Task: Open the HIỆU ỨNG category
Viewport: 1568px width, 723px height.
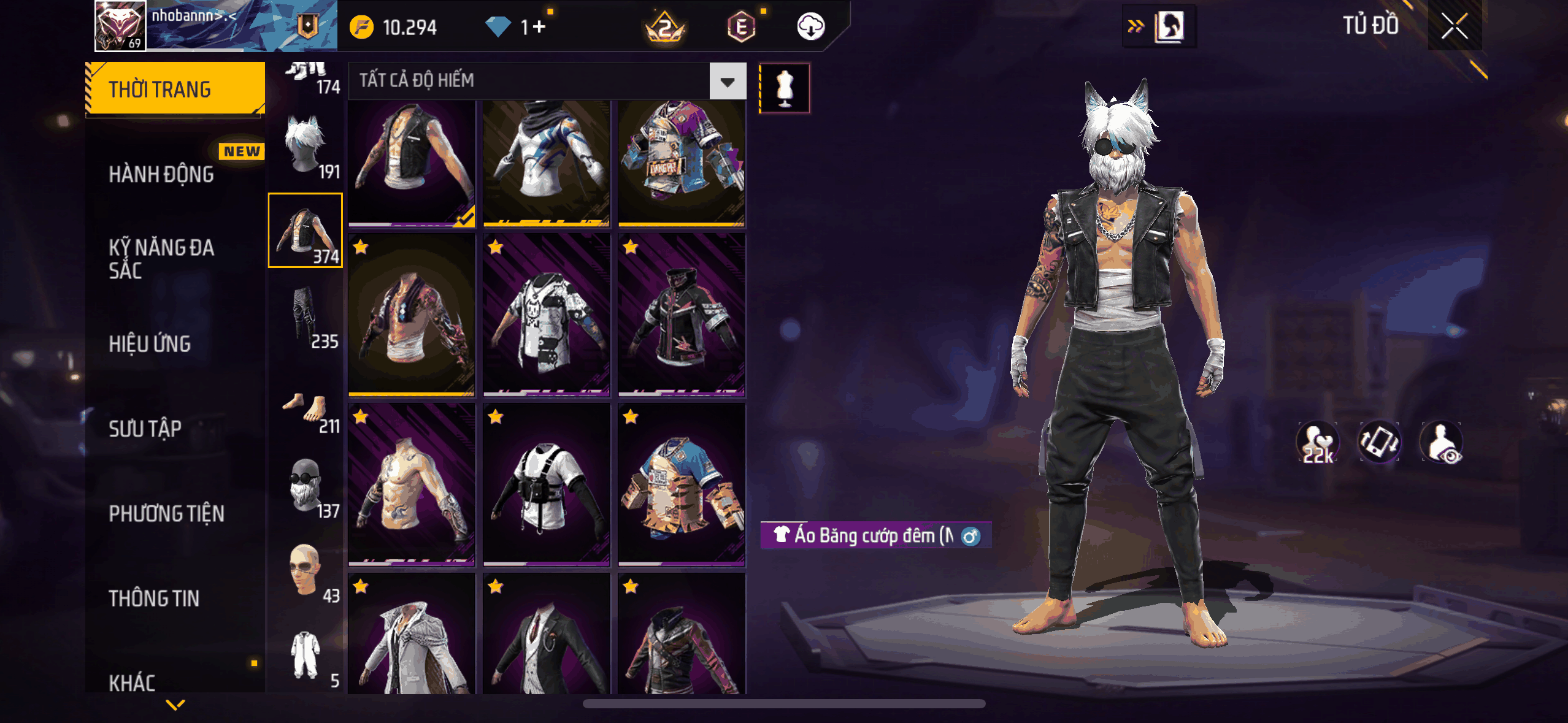Action: click(x=150, y=344)
